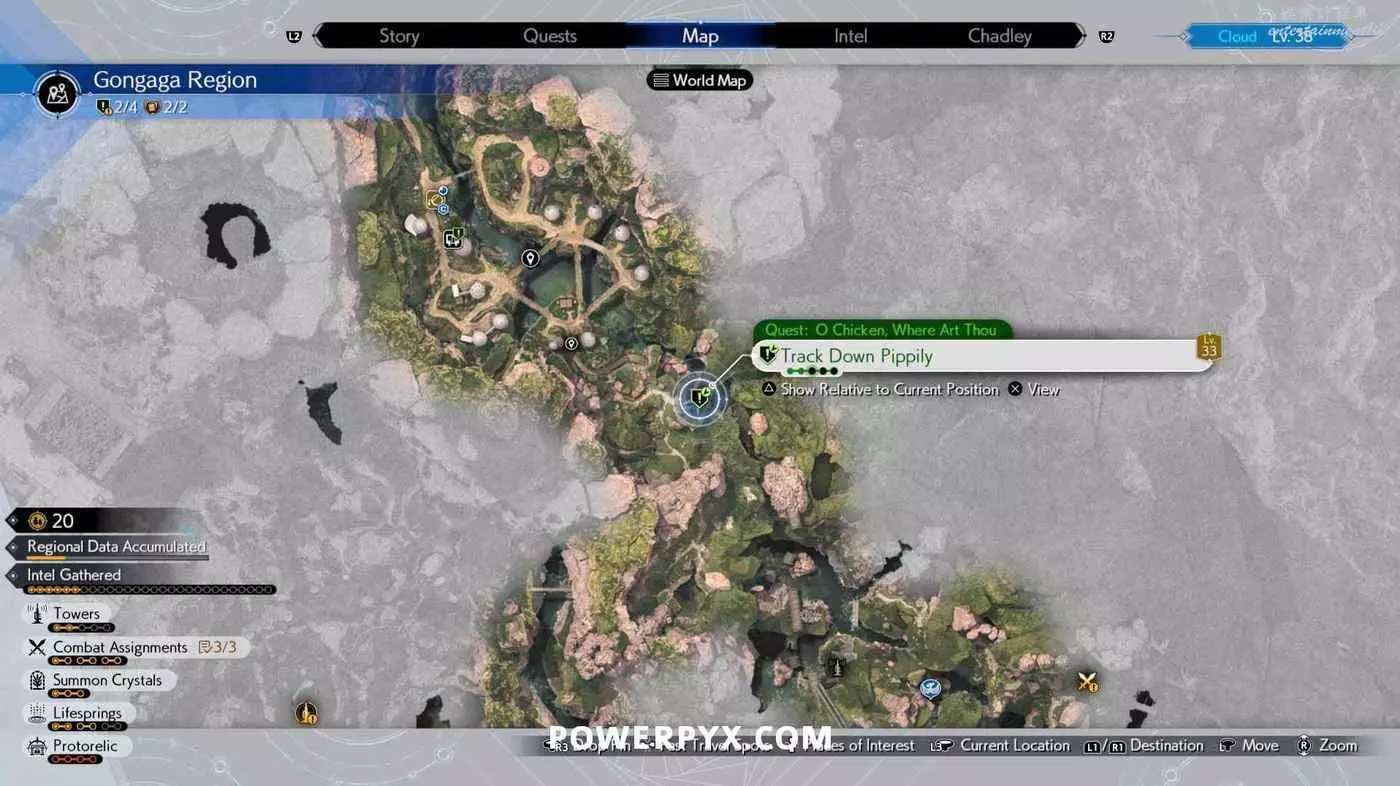Open the World Map view

(700, 80)
